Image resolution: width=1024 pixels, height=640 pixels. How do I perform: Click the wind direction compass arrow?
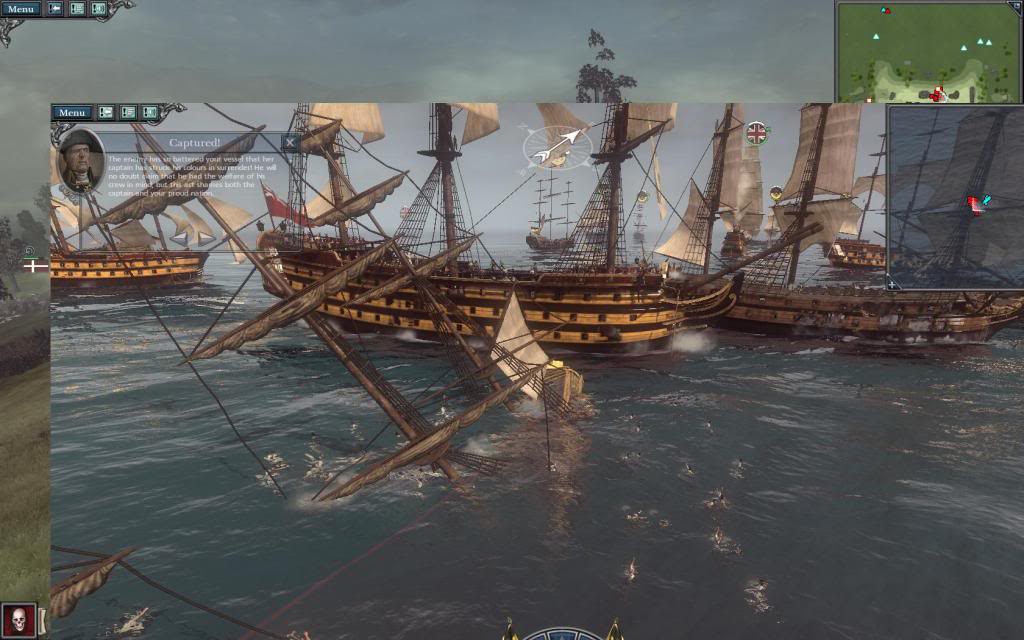click(x=557, y=146)
